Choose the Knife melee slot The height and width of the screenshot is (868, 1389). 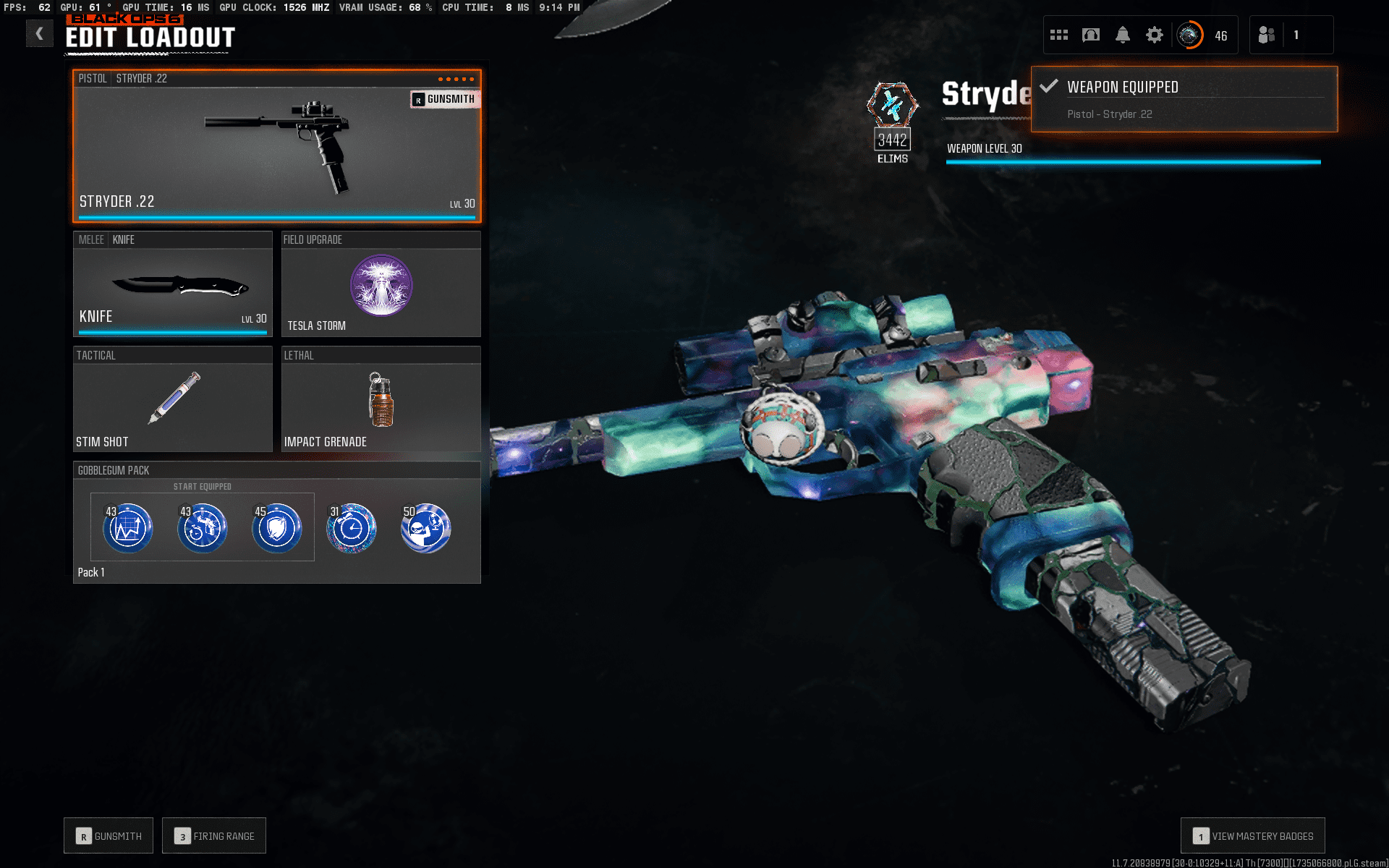(172, 284)
